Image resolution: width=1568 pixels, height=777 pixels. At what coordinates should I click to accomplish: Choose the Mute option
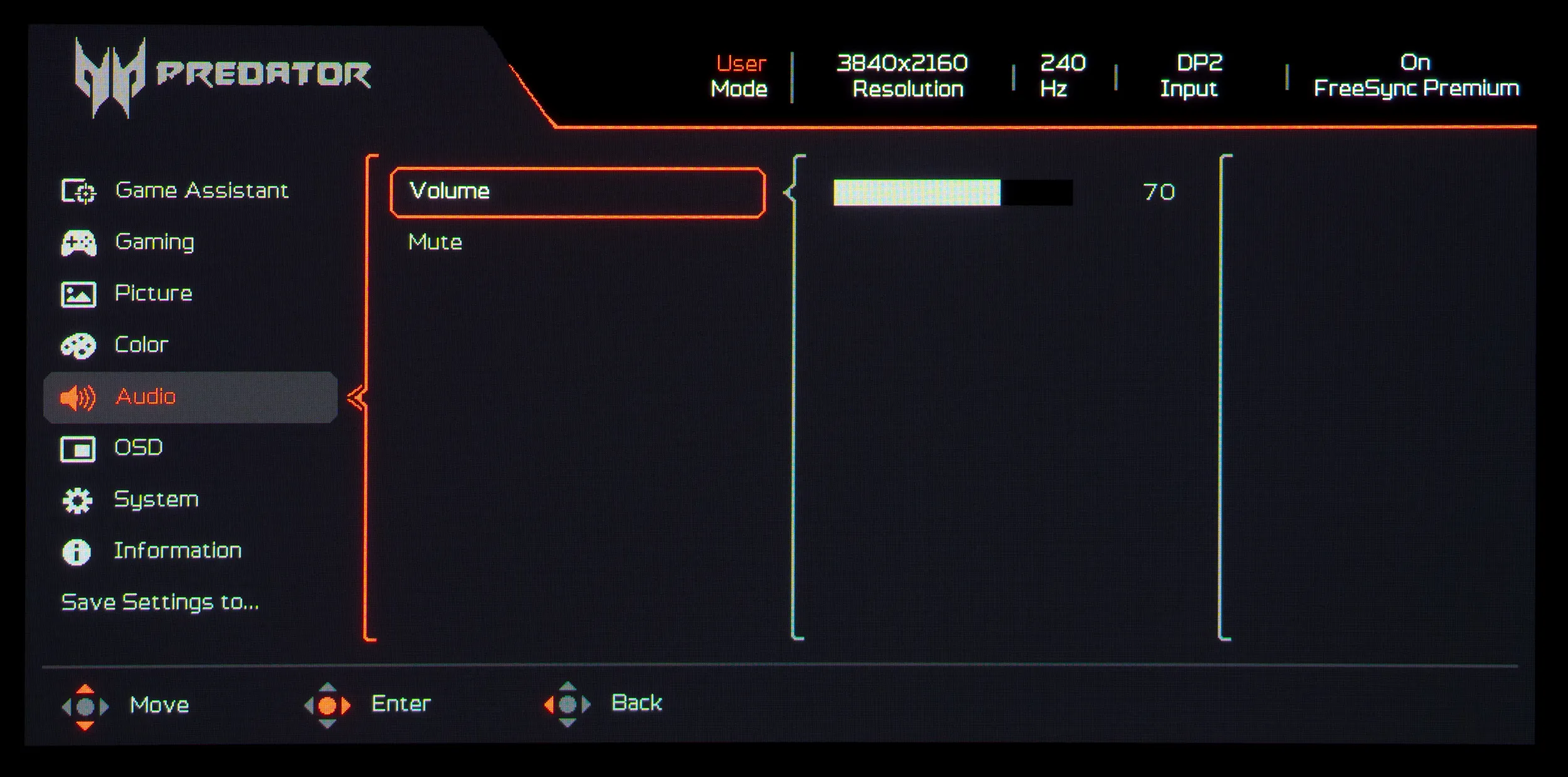coord(435,243)
